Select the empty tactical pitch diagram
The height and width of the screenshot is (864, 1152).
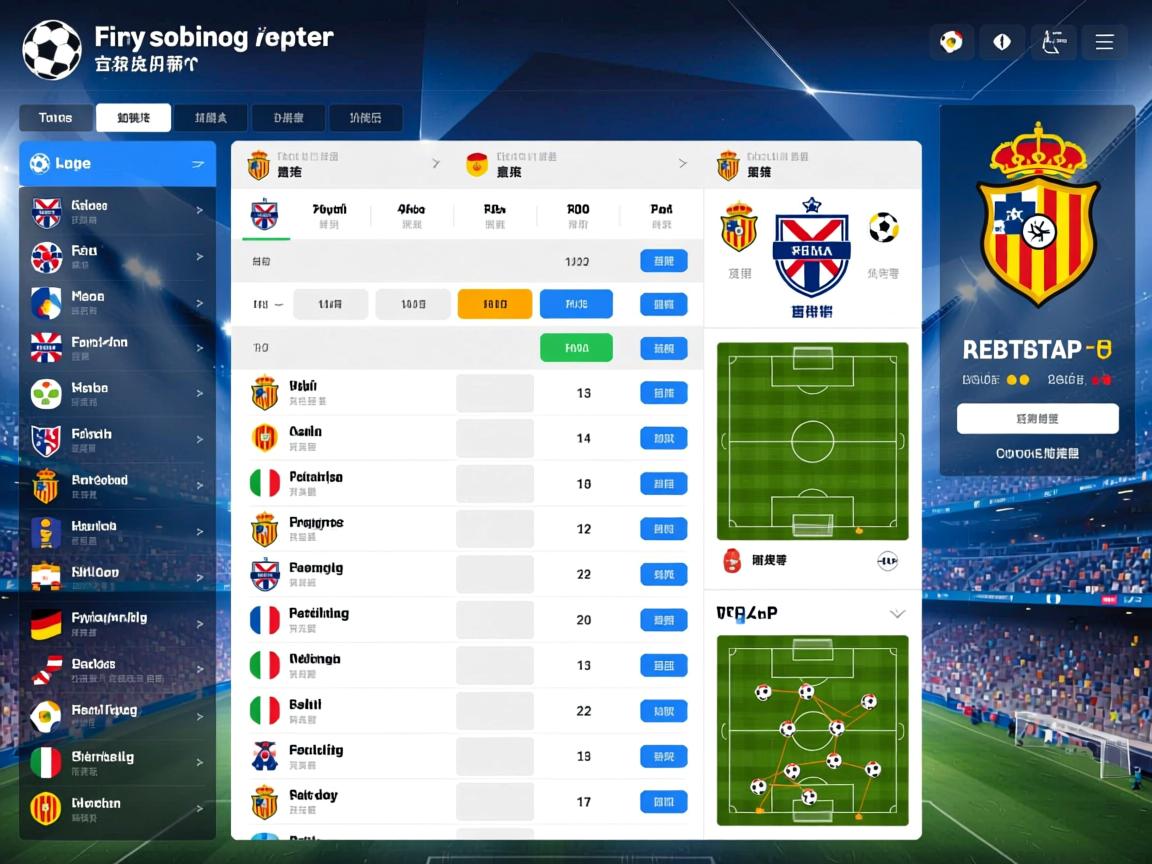(813, 441)
